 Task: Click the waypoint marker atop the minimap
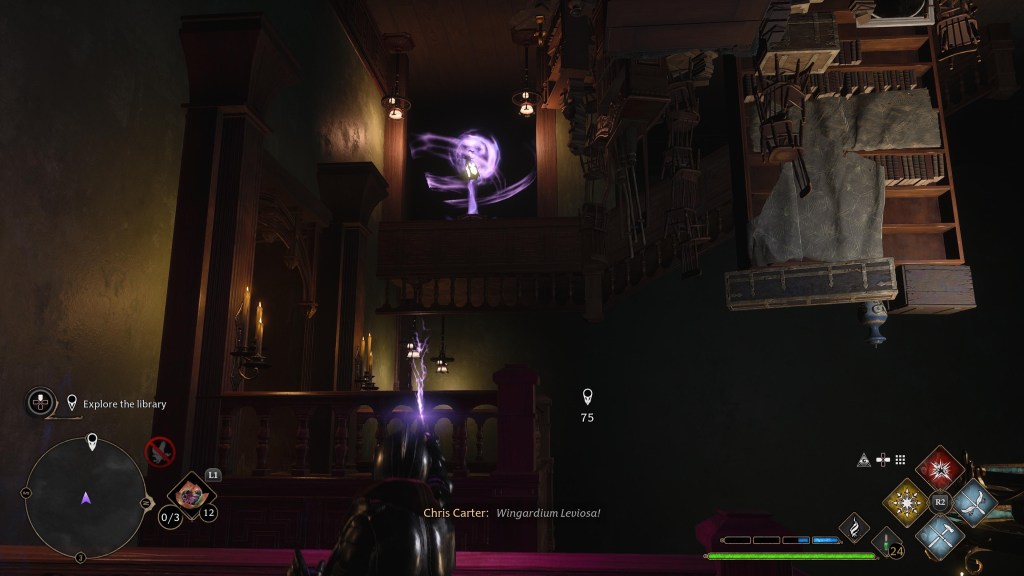pos(92,441)
